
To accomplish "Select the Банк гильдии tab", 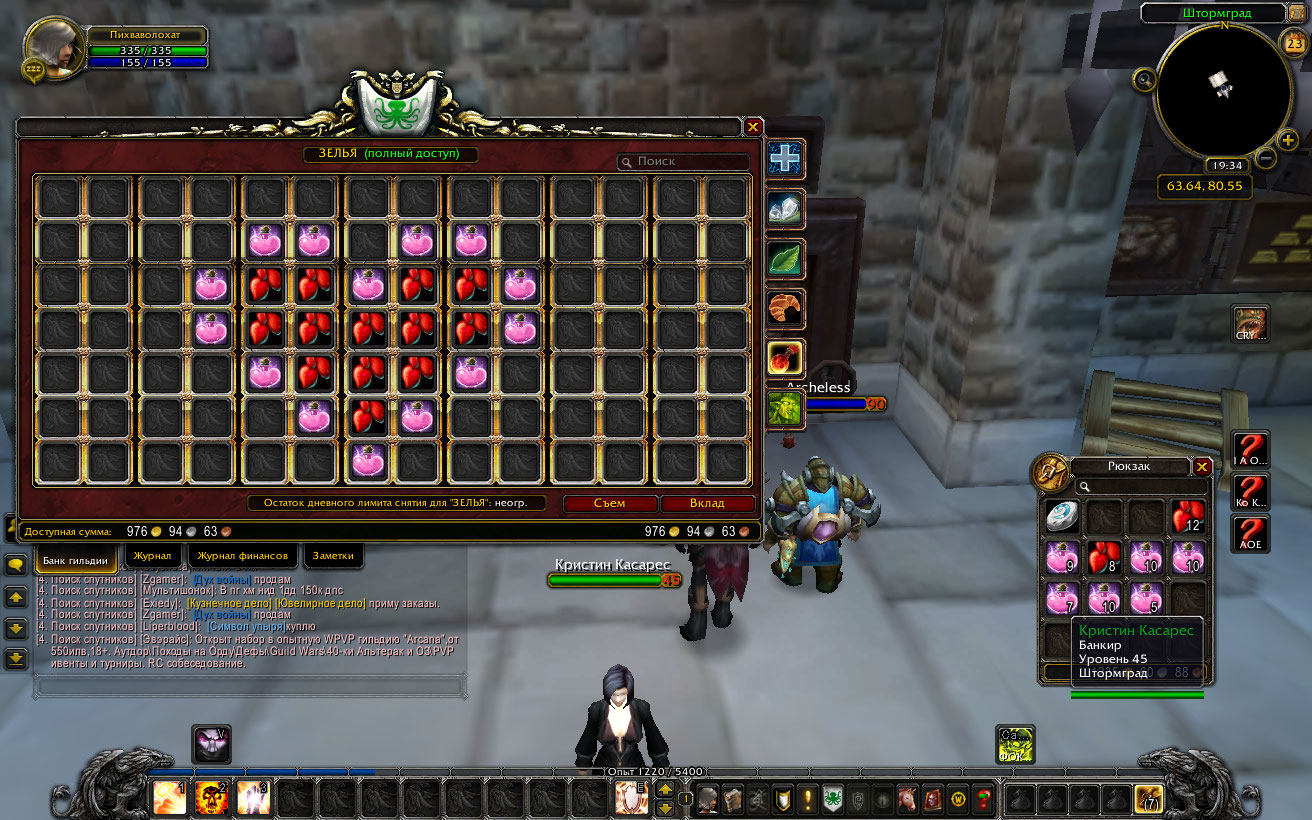I will (x=76, y=559).
